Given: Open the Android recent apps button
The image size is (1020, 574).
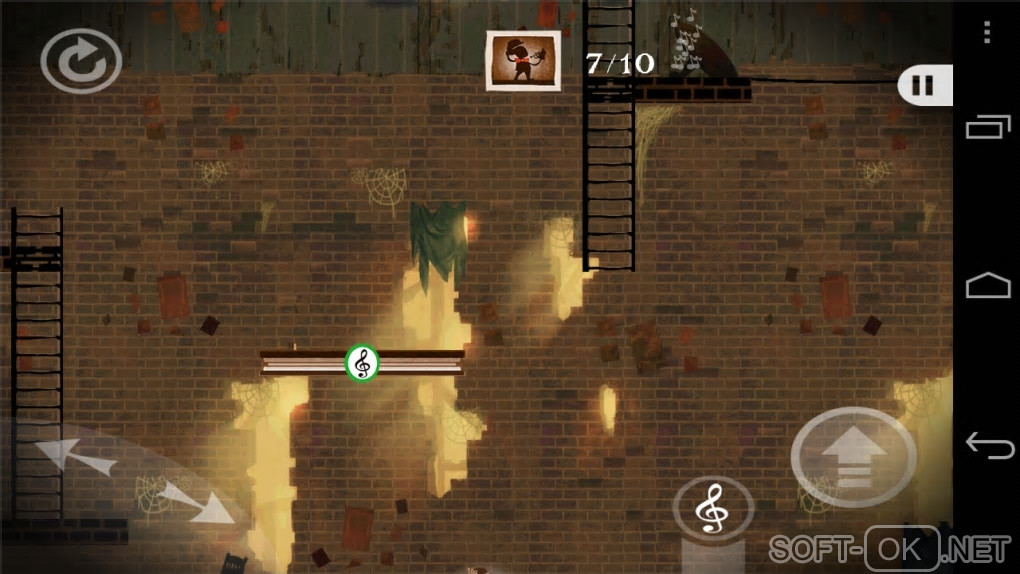Looking at the screenshot, I should (987, 127).
